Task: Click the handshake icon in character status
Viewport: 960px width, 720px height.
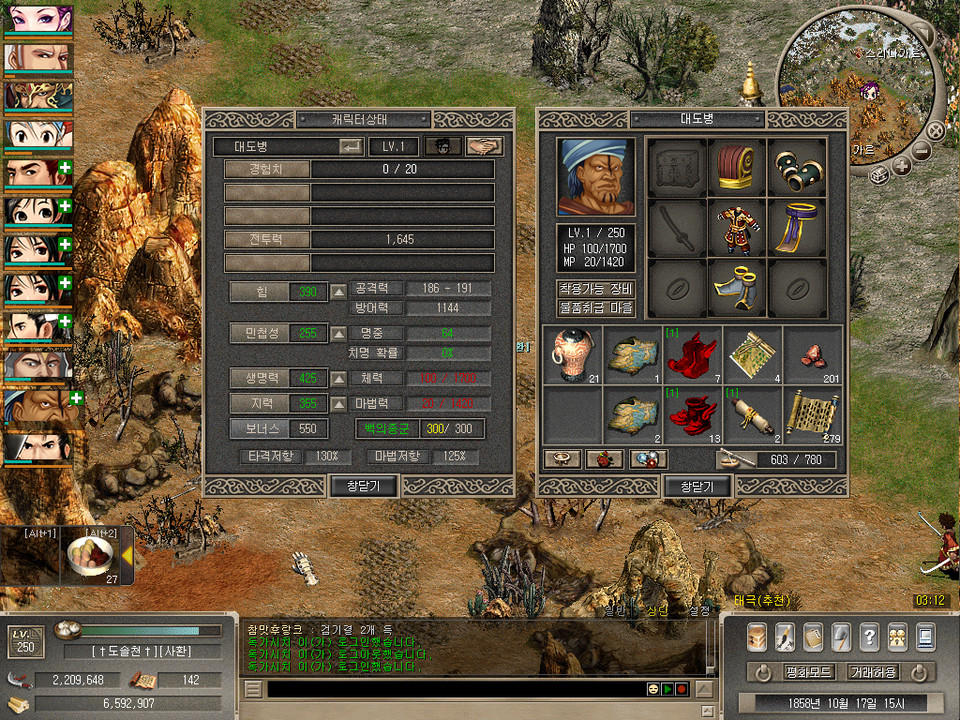Action: coord(485,146)
